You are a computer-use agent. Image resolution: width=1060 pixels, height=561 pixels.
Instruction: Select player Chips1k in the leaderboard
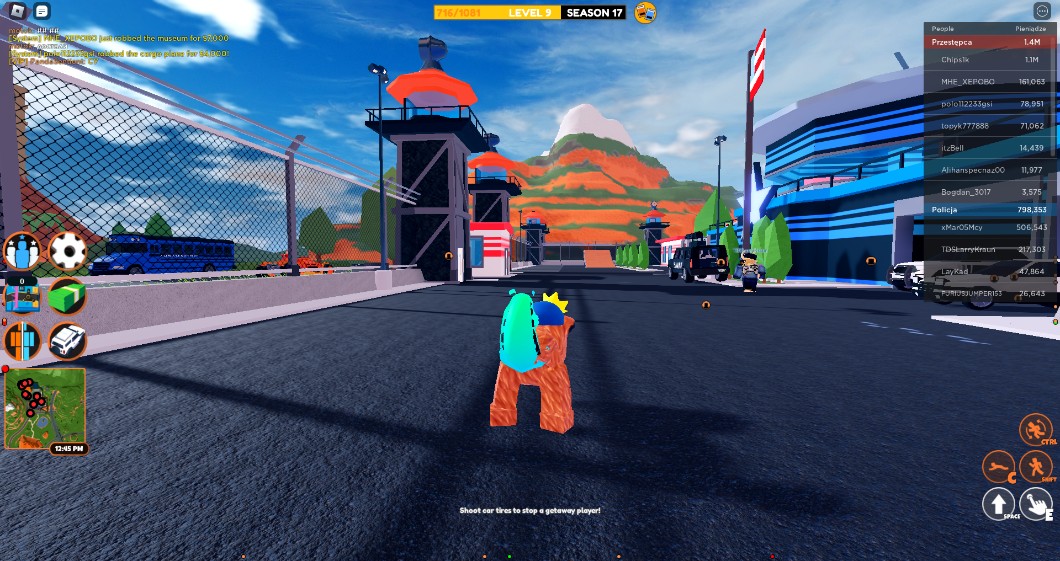(x=990, y=60)
